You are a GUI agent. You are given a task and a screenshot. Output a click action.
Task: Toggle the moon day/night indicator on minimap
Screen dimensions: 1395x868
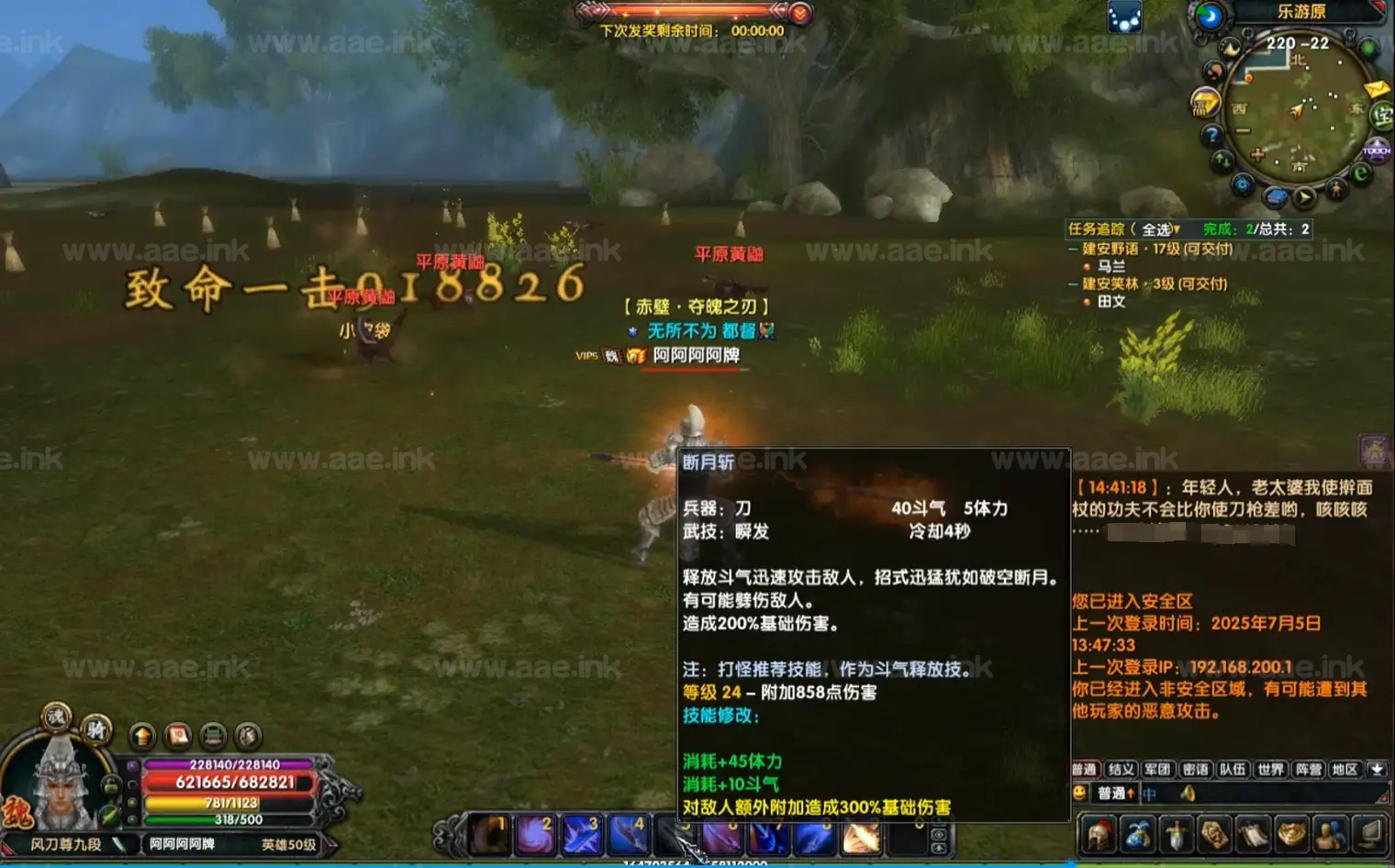click(x=1211, y=17)
